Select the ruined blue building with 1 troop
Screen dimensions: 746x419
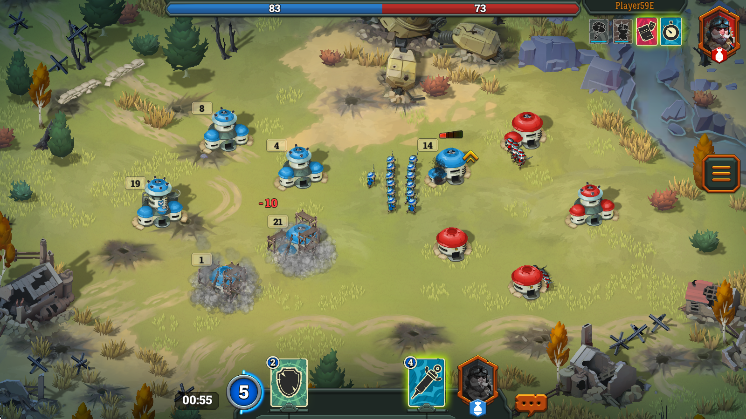pyautogui.click(x=224, y=283)
